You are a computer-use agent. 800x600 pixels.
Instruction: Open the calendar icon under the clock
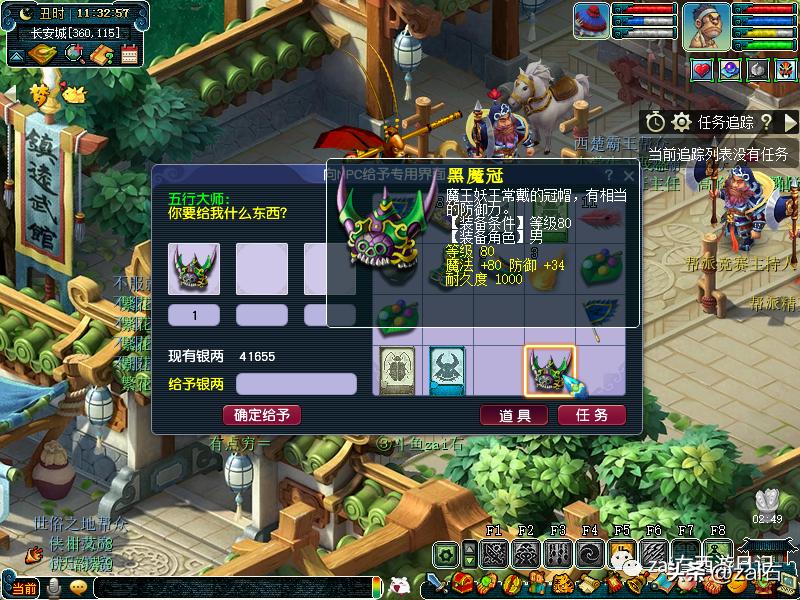[x=129, y=54]
